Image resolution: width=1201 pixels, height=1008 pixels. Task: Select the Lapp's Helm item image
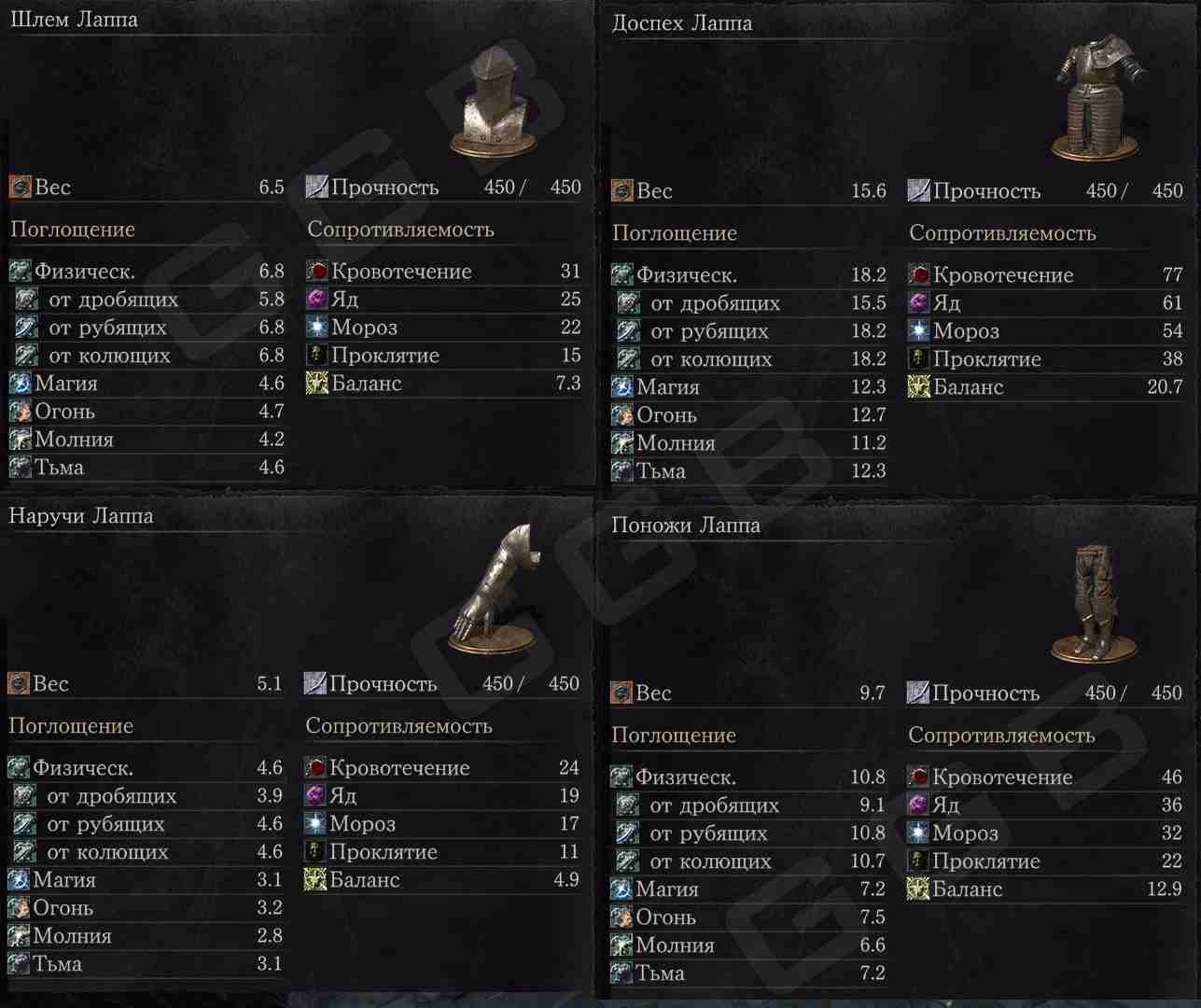point(496,105)
